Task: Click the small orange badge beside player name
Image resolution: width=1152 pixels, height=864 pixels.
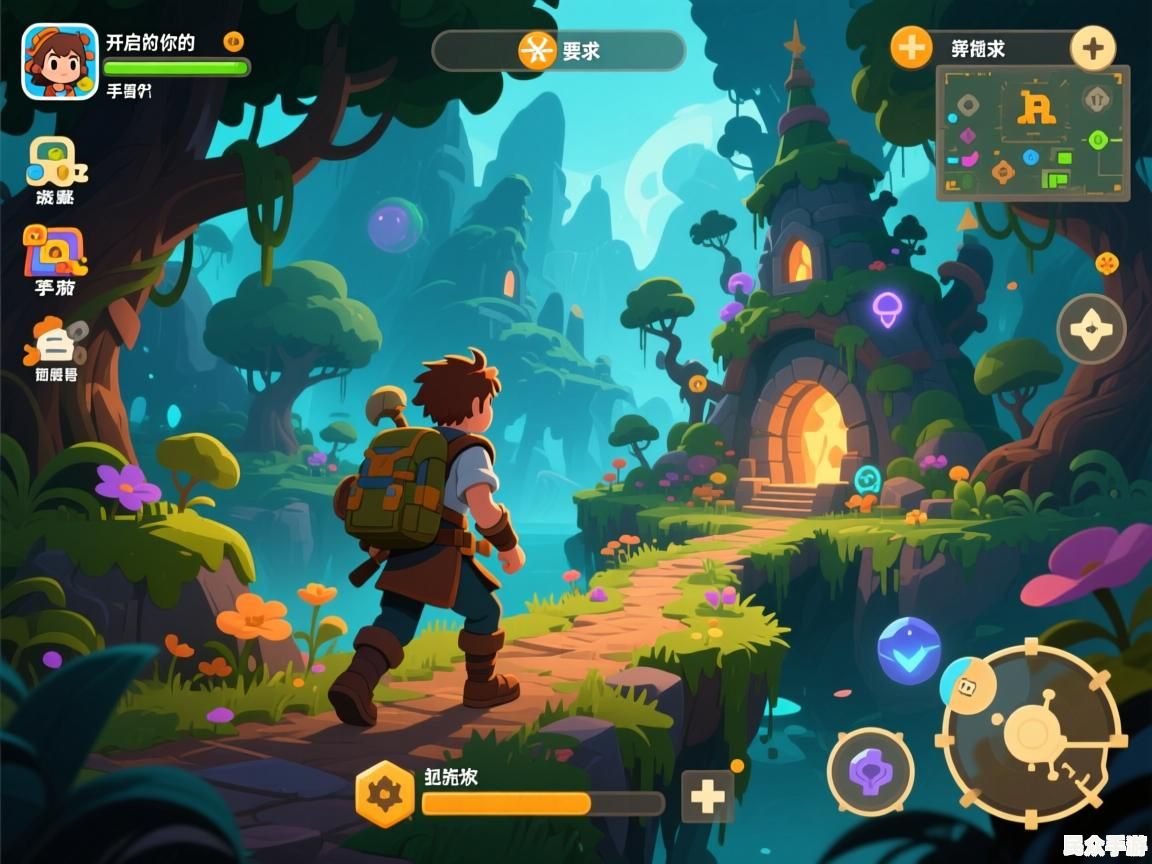Action: [x=233, y=42]
